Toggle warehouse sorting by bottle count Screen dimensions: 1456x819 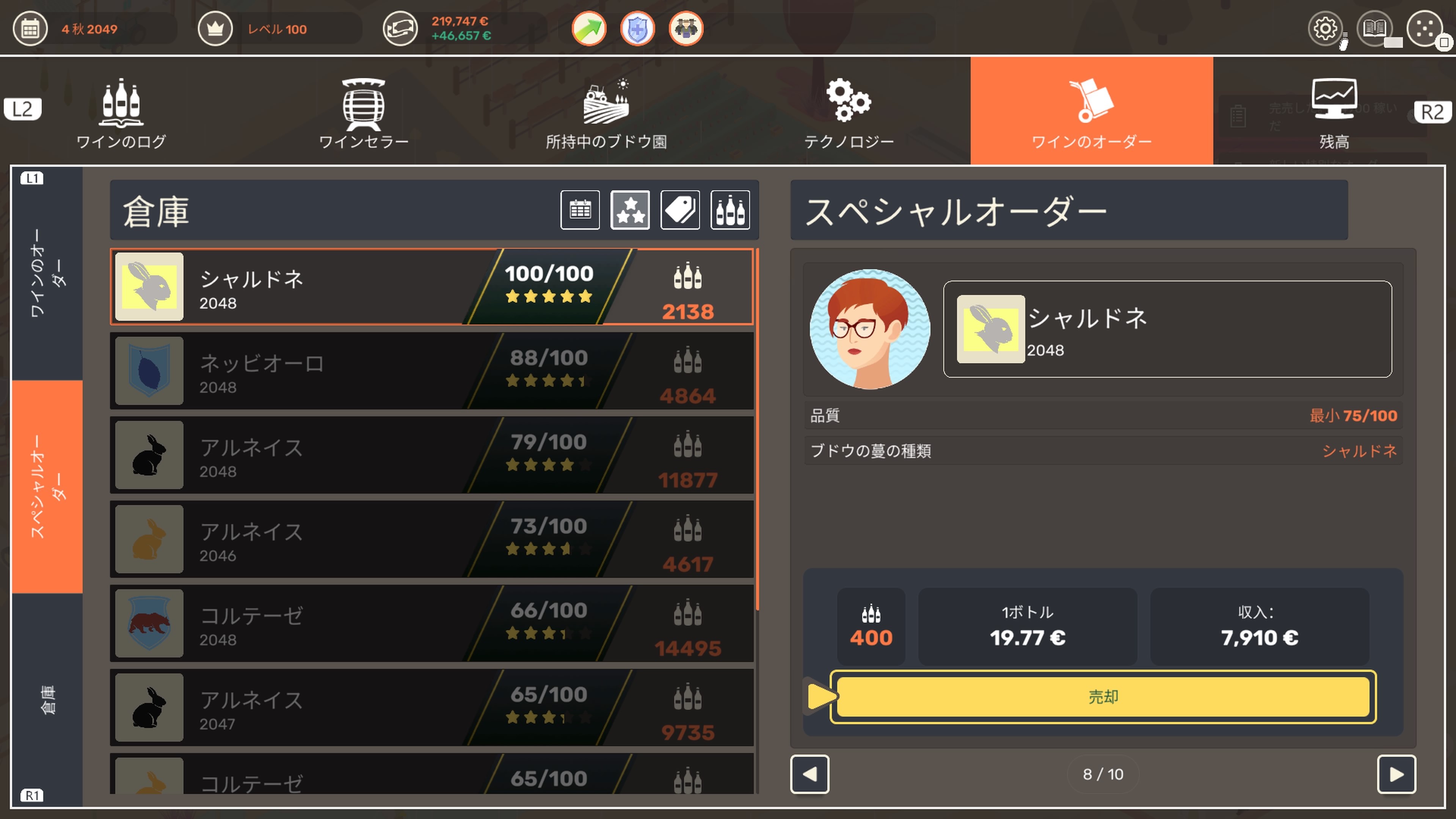click(x=730, y=210)
